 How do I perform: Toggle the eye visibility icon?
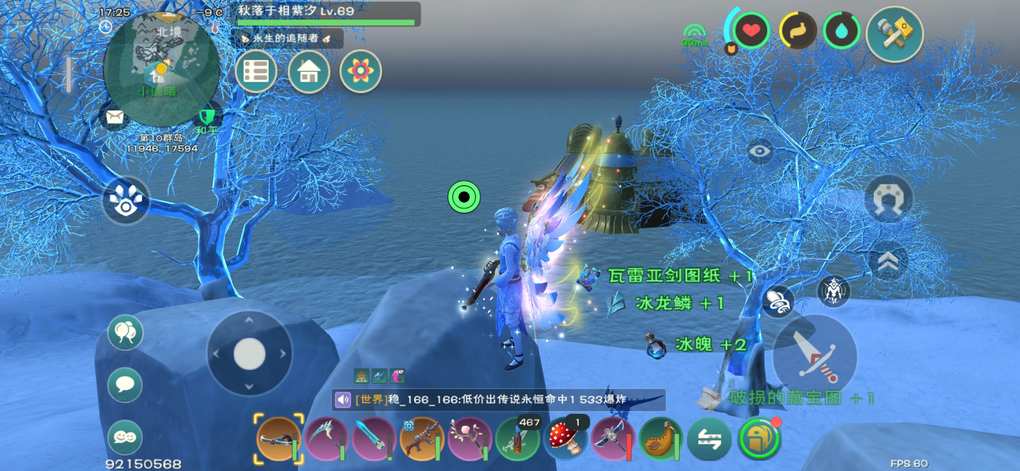pos(760,151)
